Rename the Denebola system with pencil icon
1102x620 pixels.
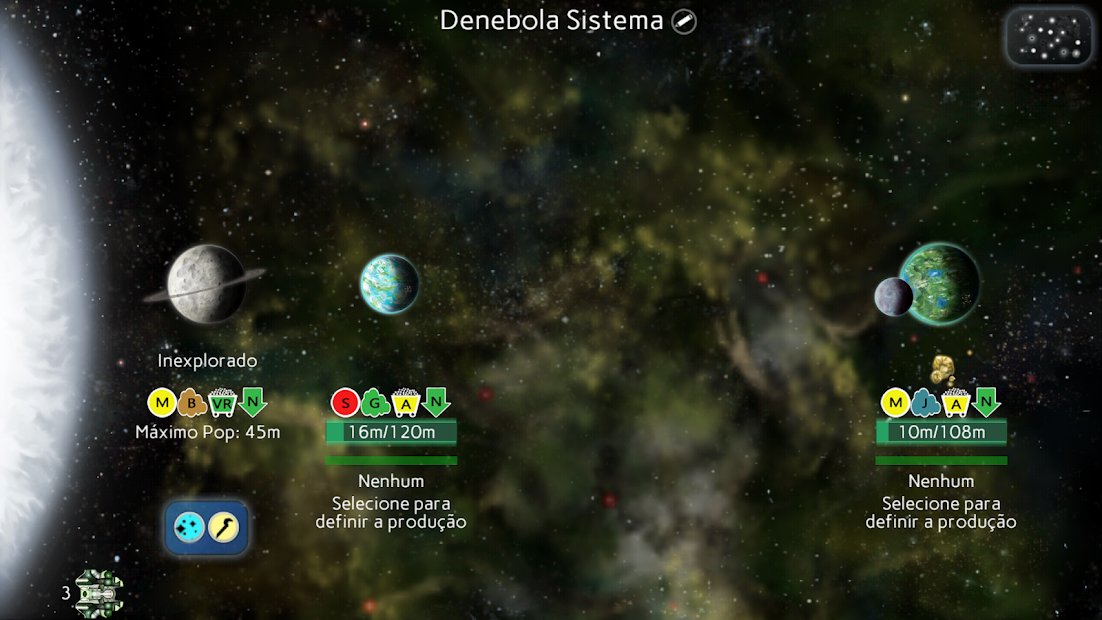[x=684, y=21]
